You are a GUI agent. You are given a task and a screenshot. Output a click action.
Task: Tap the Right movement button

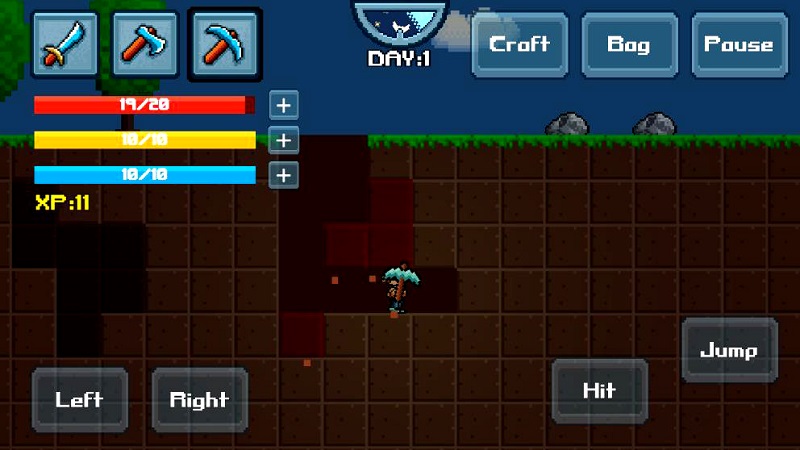(x=199, y=400)
